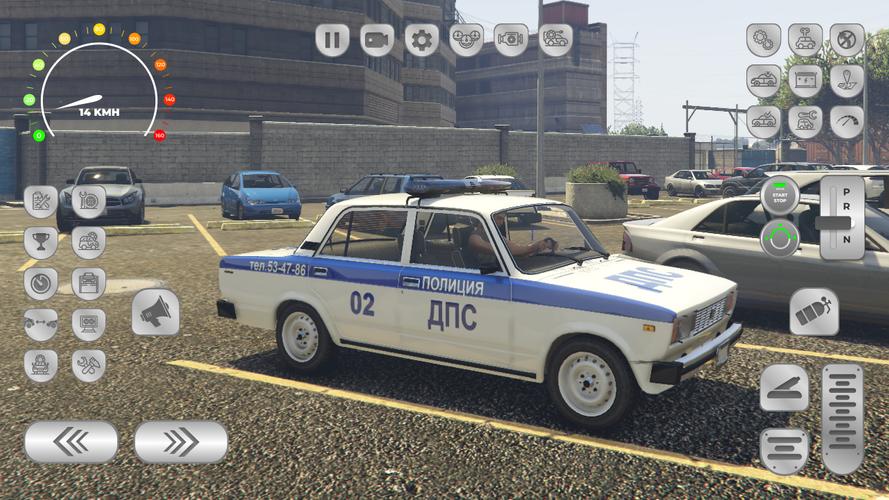Click the dashboard gauges icon
Screen dimensions: 889x500
pyautogui.click(x=466, y=40)
